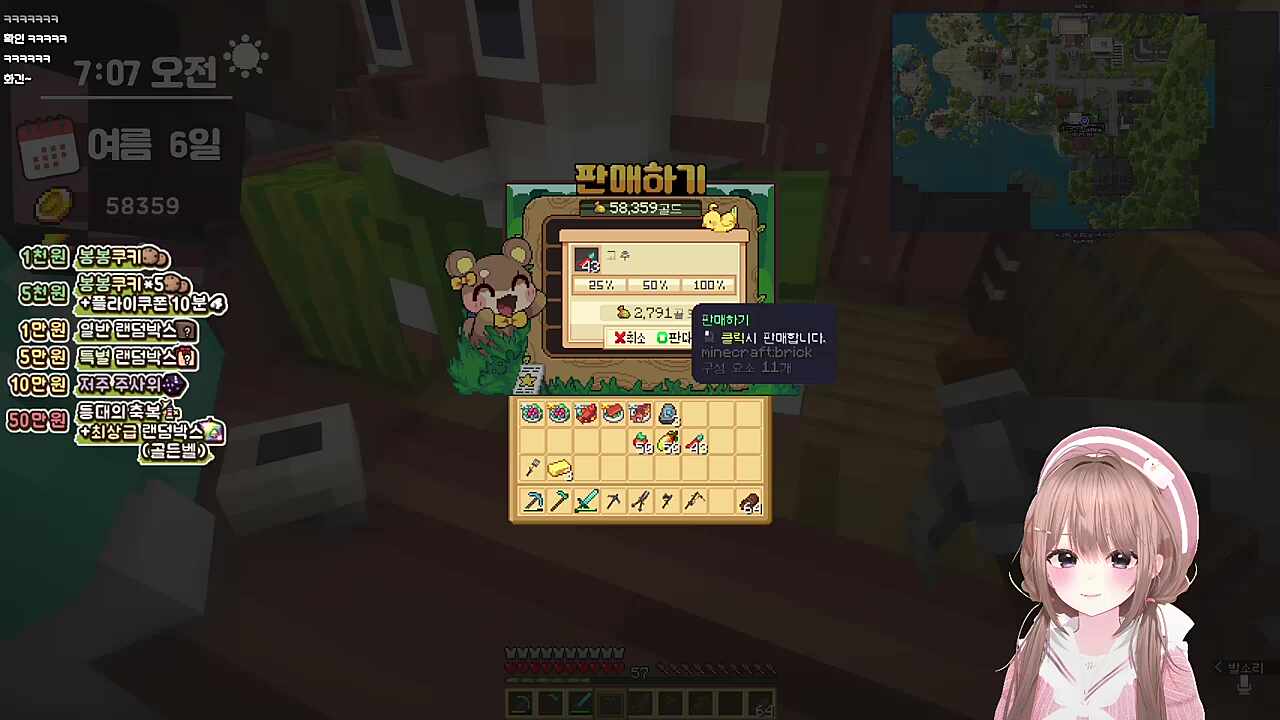Click the pepper stack showing 43
The width and height of the screenshot is (1280, 720).
coord(696,443)
